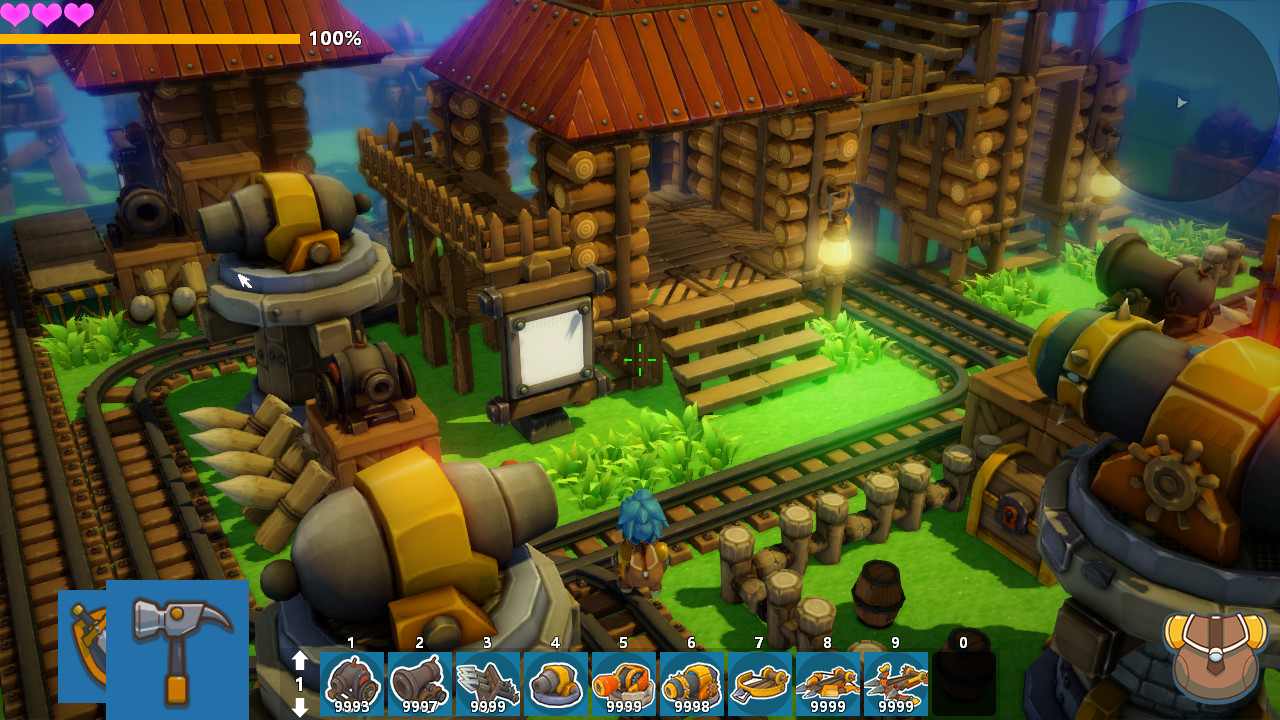Select the hammer build mode icon

(x=178, y=648)
